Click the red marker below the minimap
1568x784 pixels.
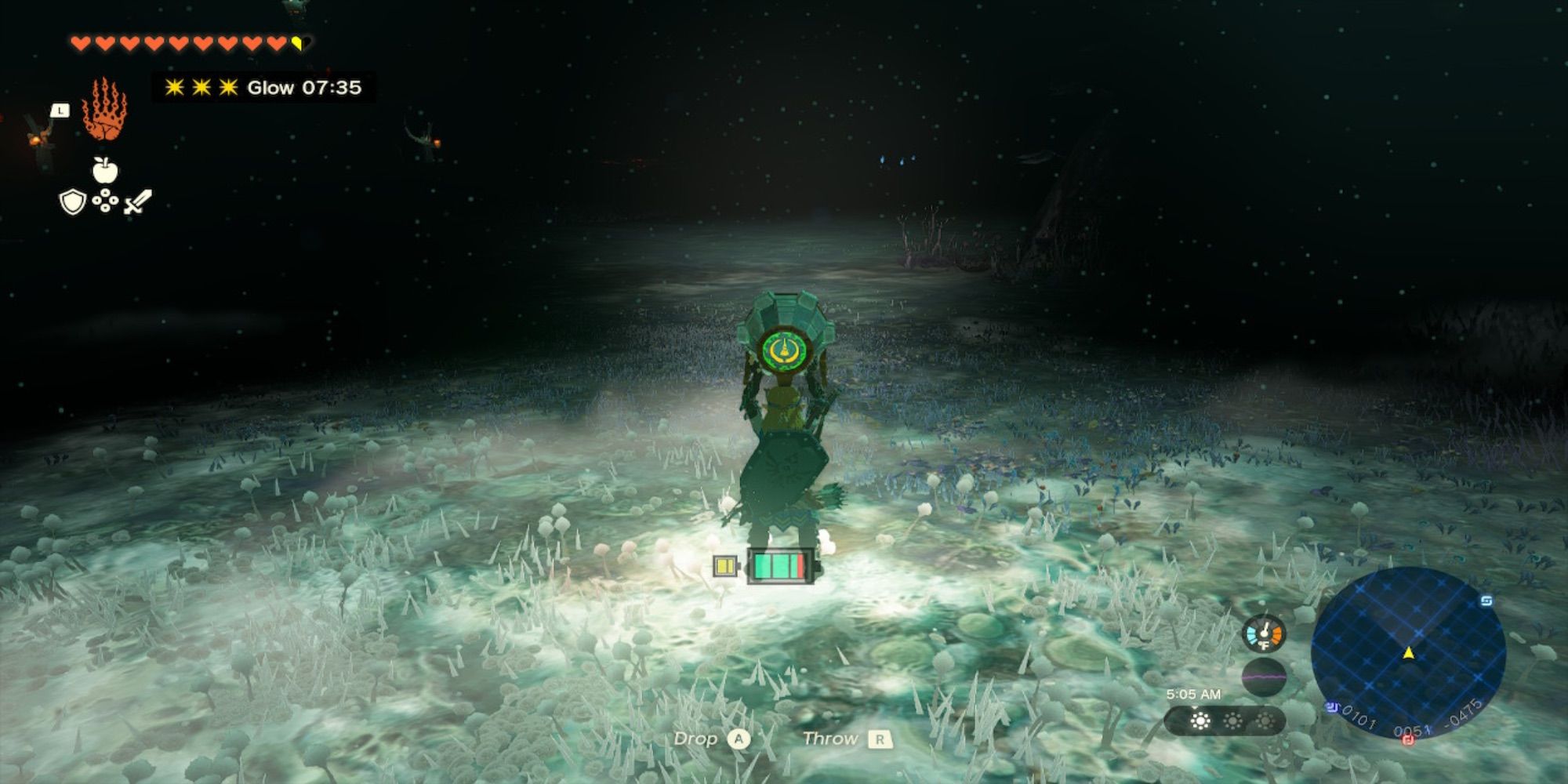(1408, 740)
